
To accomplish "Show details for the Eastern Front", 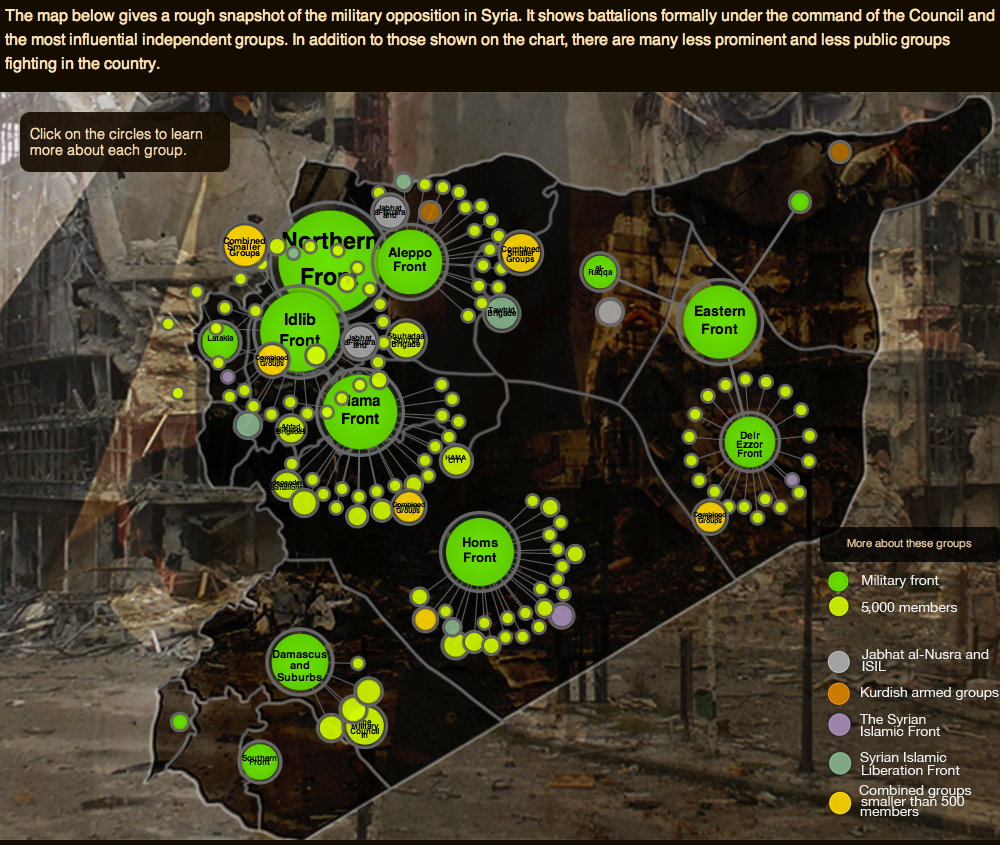I will (x=719, y=320).
